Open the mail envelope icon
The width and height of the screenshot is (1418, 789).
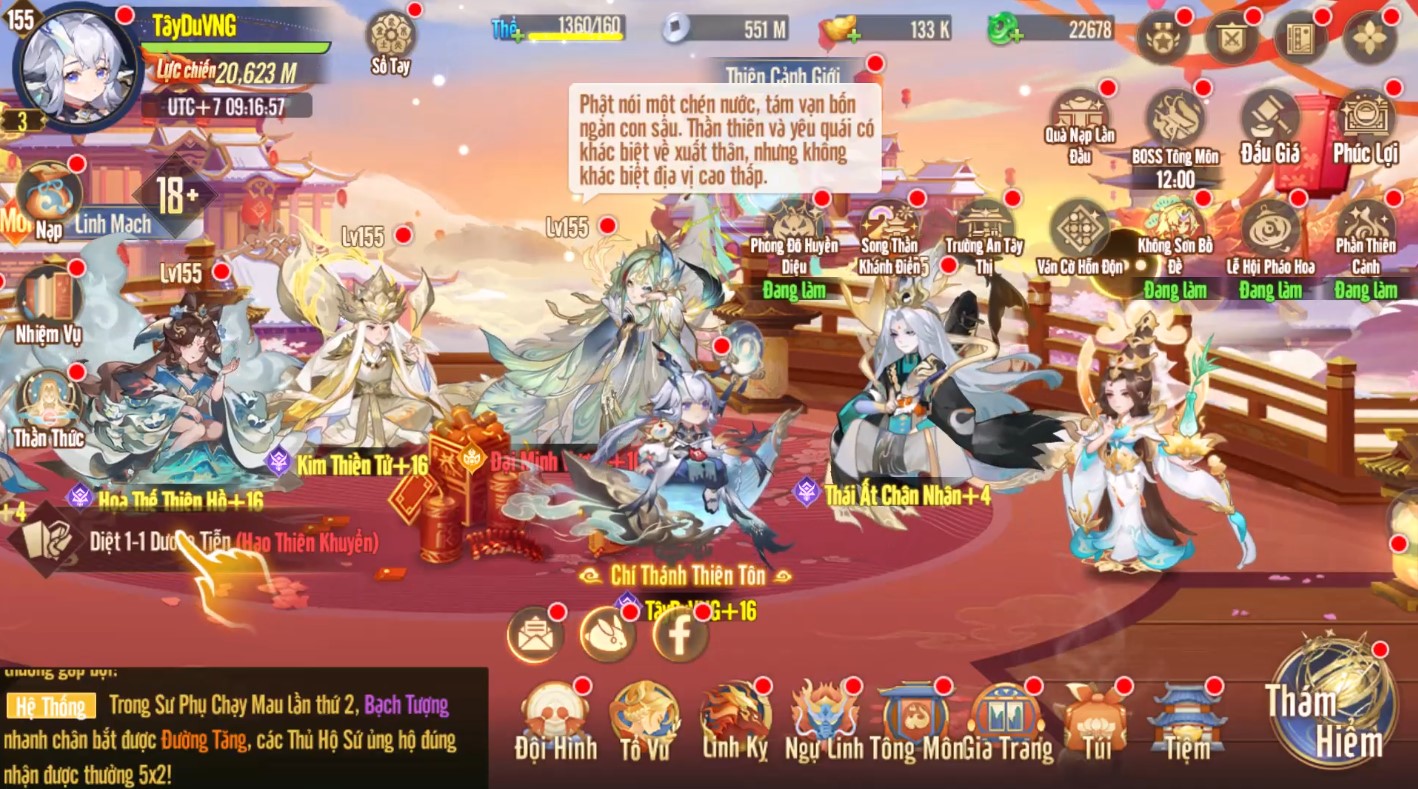click(x=534, y=632)
